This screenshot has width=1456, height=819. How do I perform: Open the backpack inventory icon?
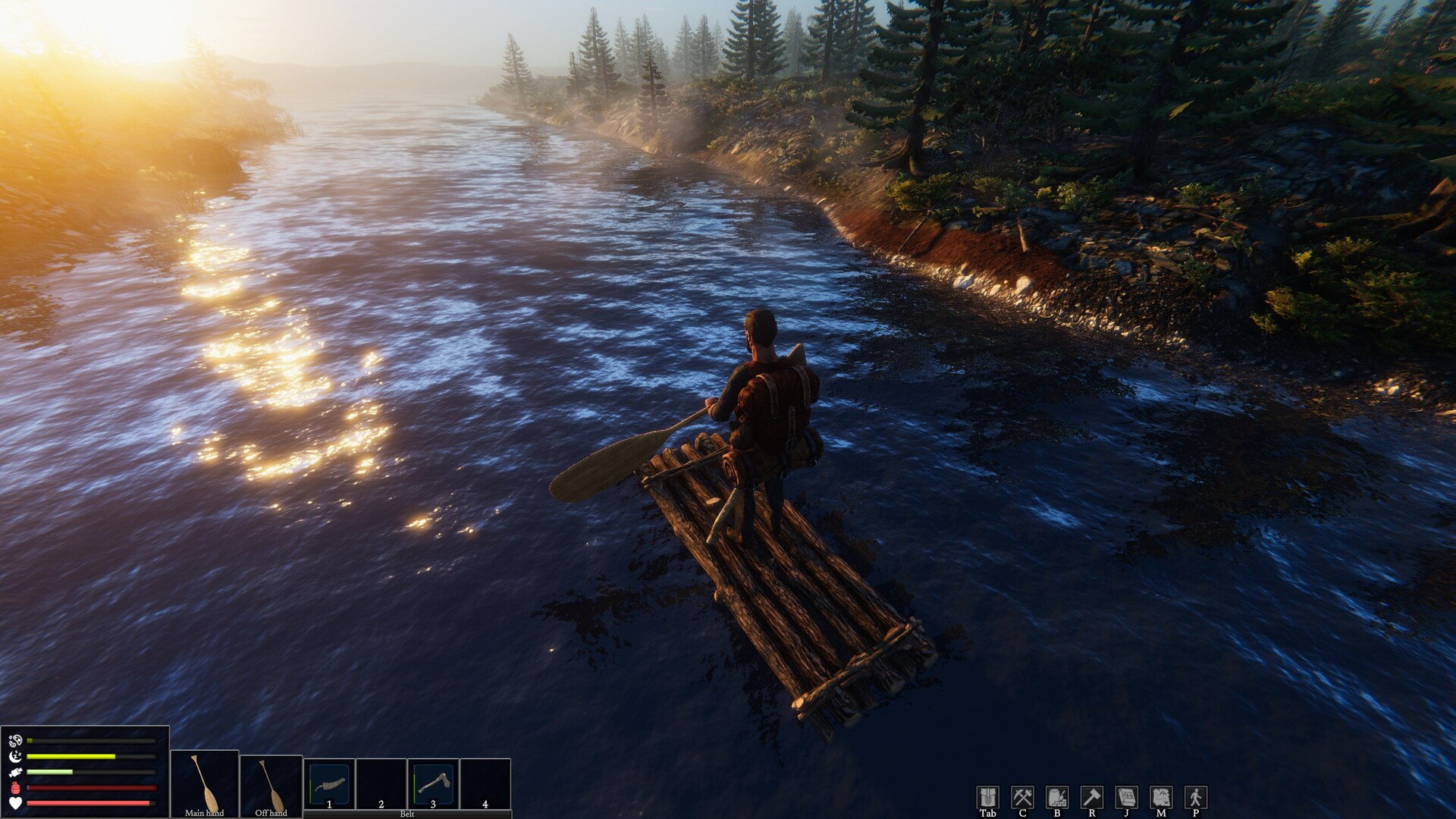(987, 797)
